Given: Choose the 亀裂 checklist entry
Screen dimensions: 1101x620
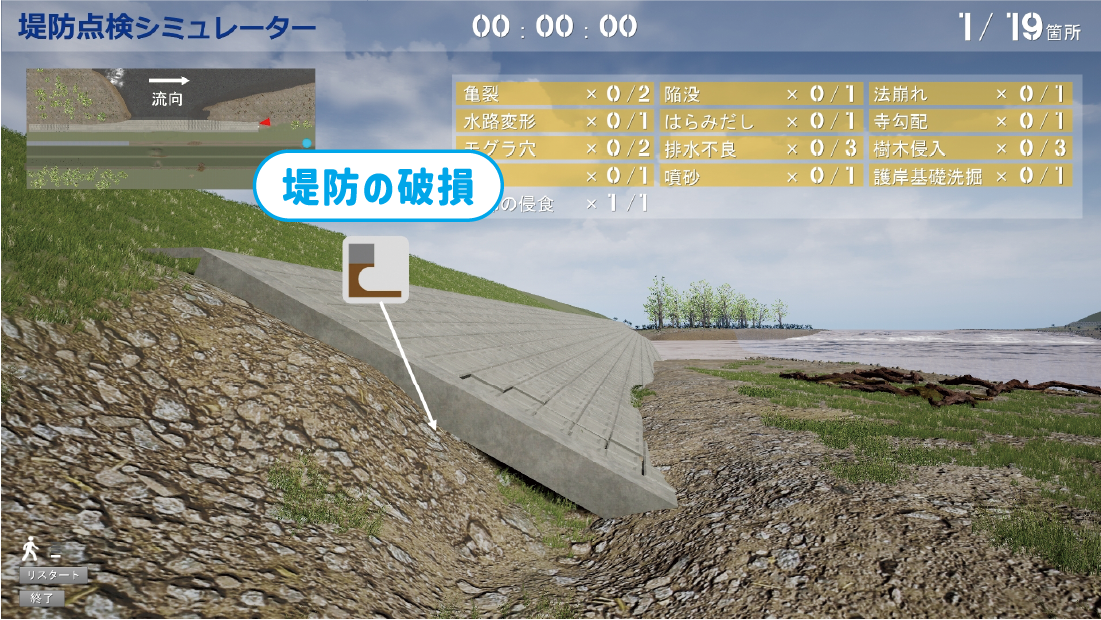Looking at the screenshot, I should click(x=555, y=94).
